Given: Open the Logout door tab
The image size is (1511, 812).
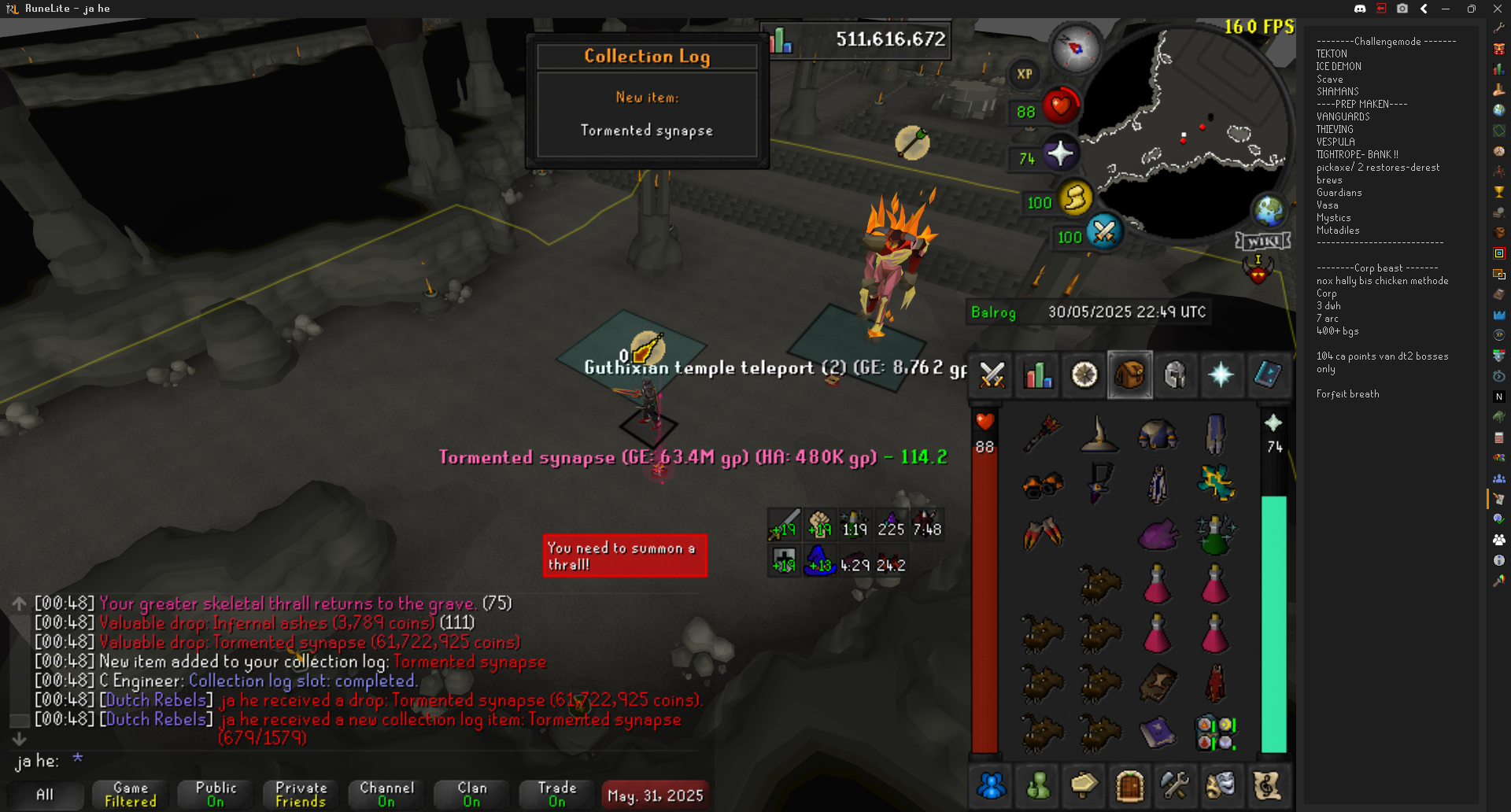Looking at the screenshot, I should pos(1129,785).
